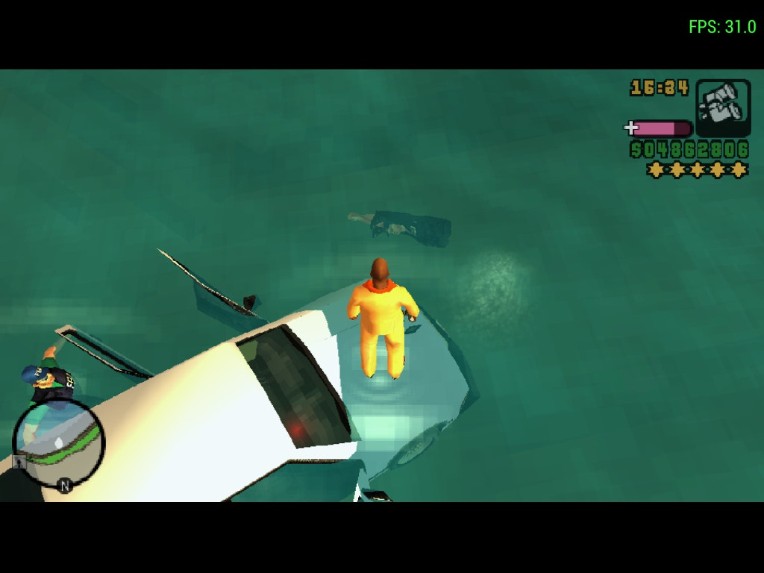Tap the fist weapon icon
Screen dimensions: 764x573
coord(722,107)
